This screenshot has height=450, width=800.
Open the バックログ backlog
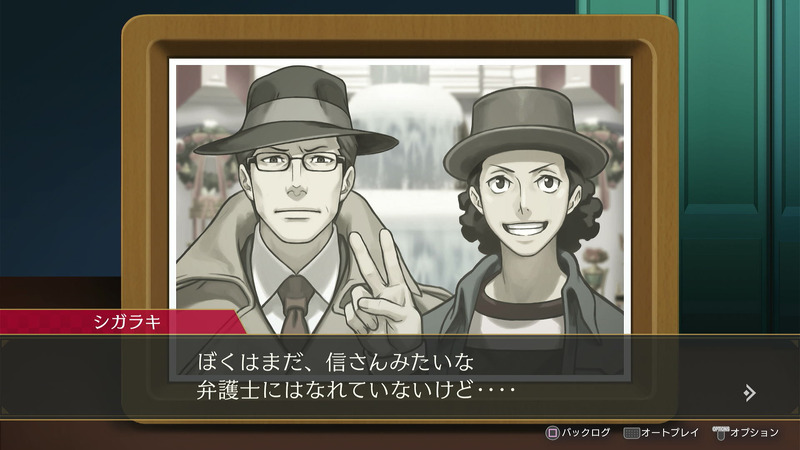[x=578, y=433]
